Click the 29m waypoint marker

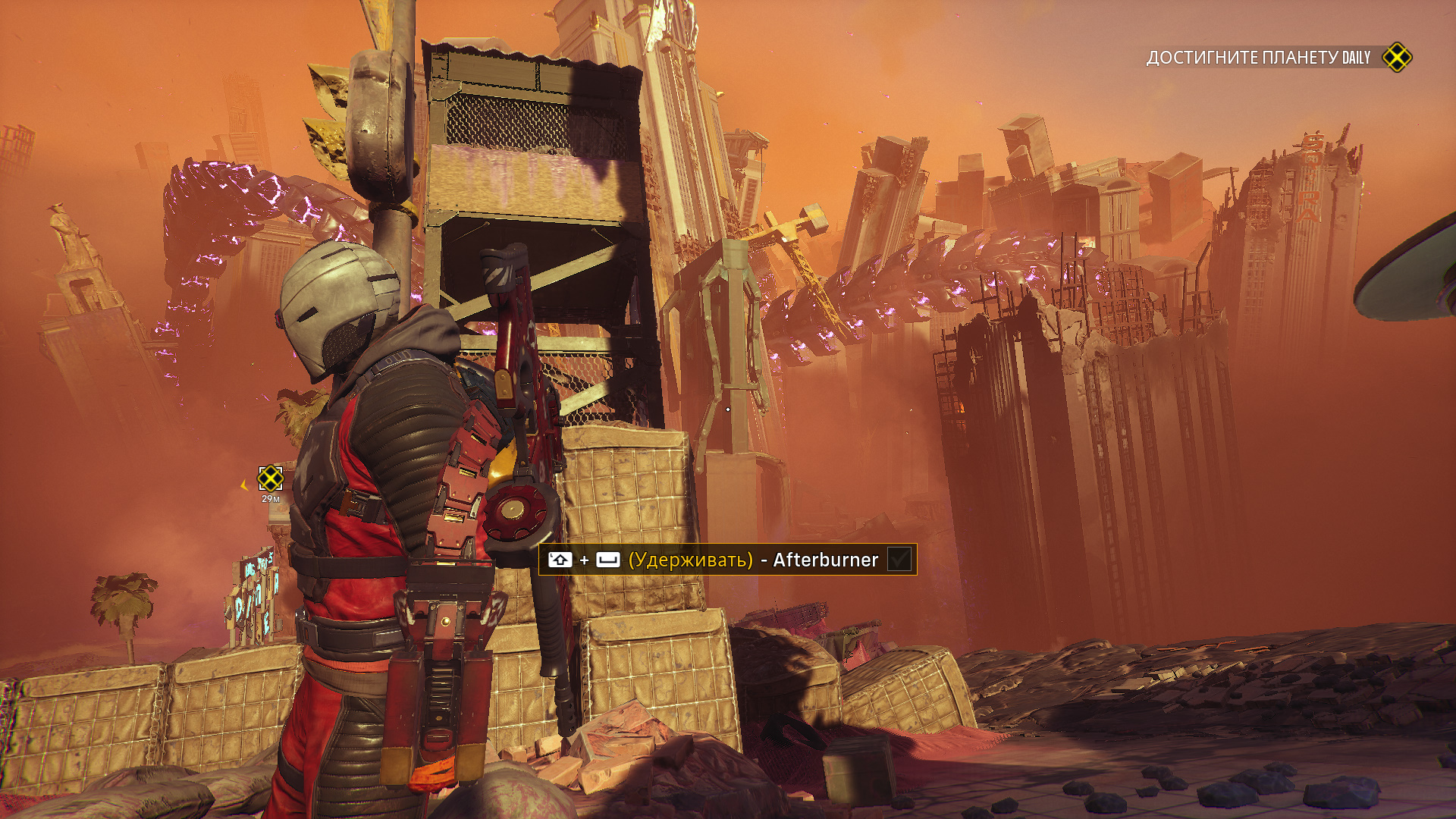point(270,479)
